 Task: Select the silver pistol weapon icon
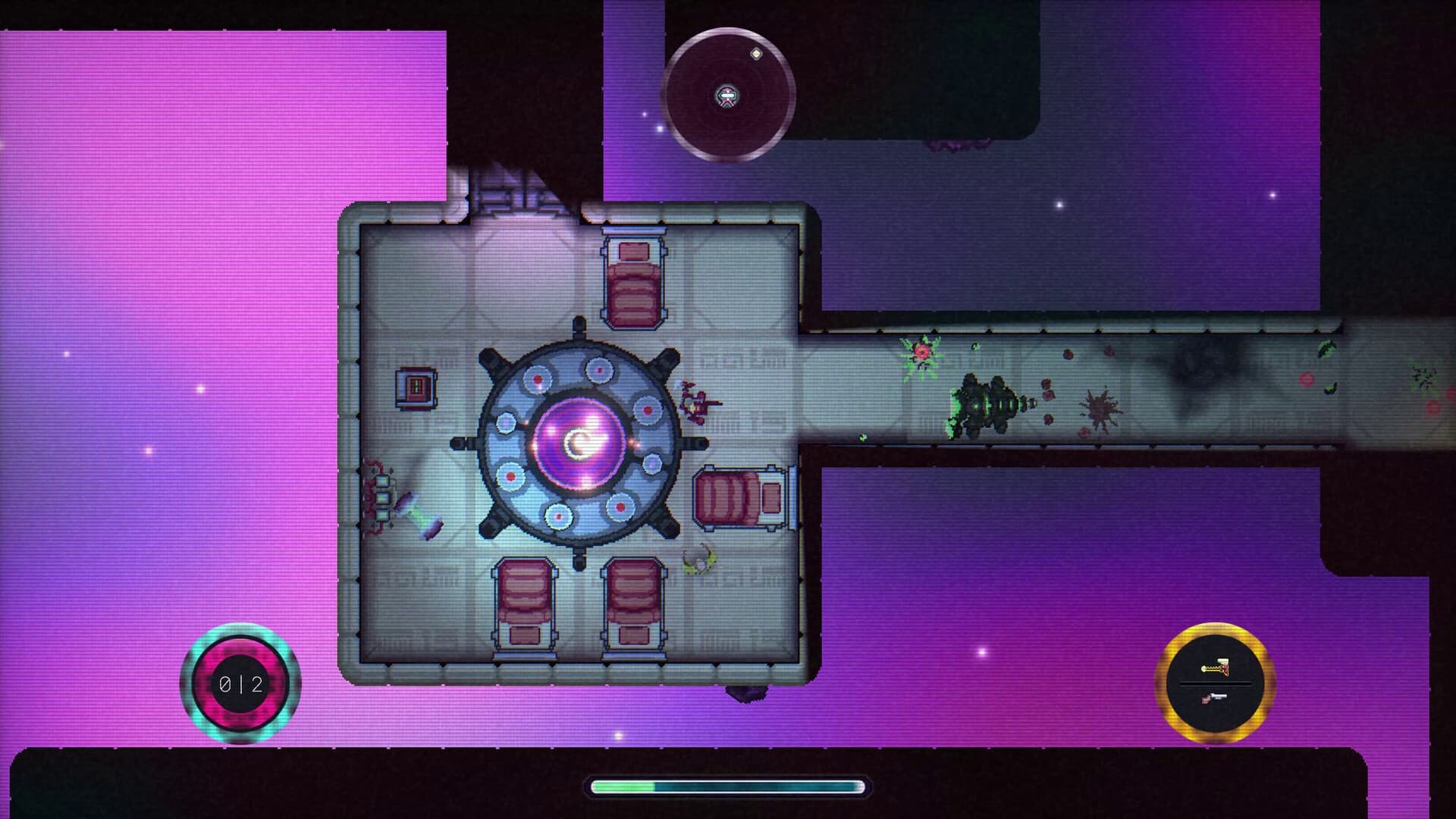point(1215,698)
